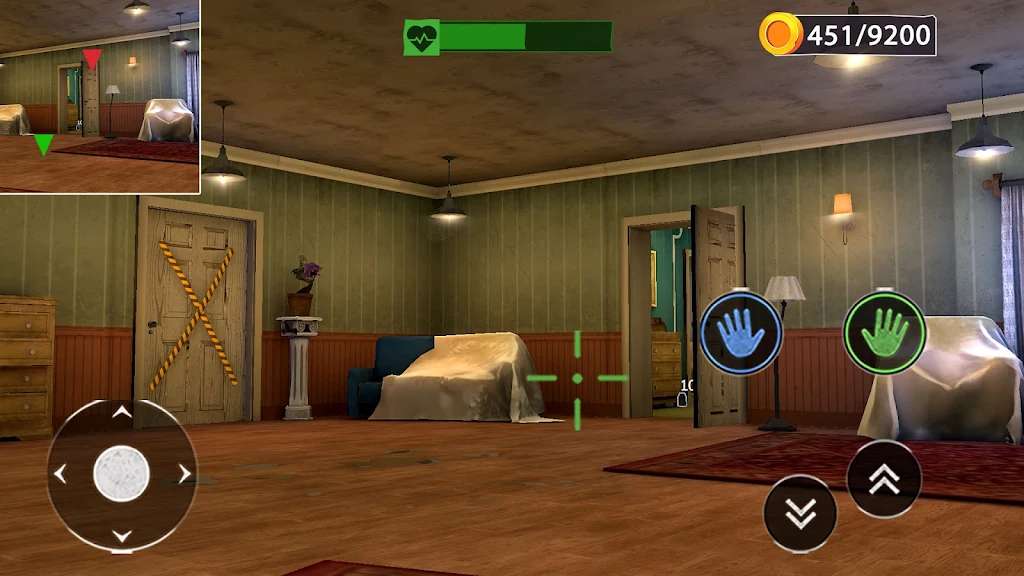Click the joystick's right arrow

point(184,474)
